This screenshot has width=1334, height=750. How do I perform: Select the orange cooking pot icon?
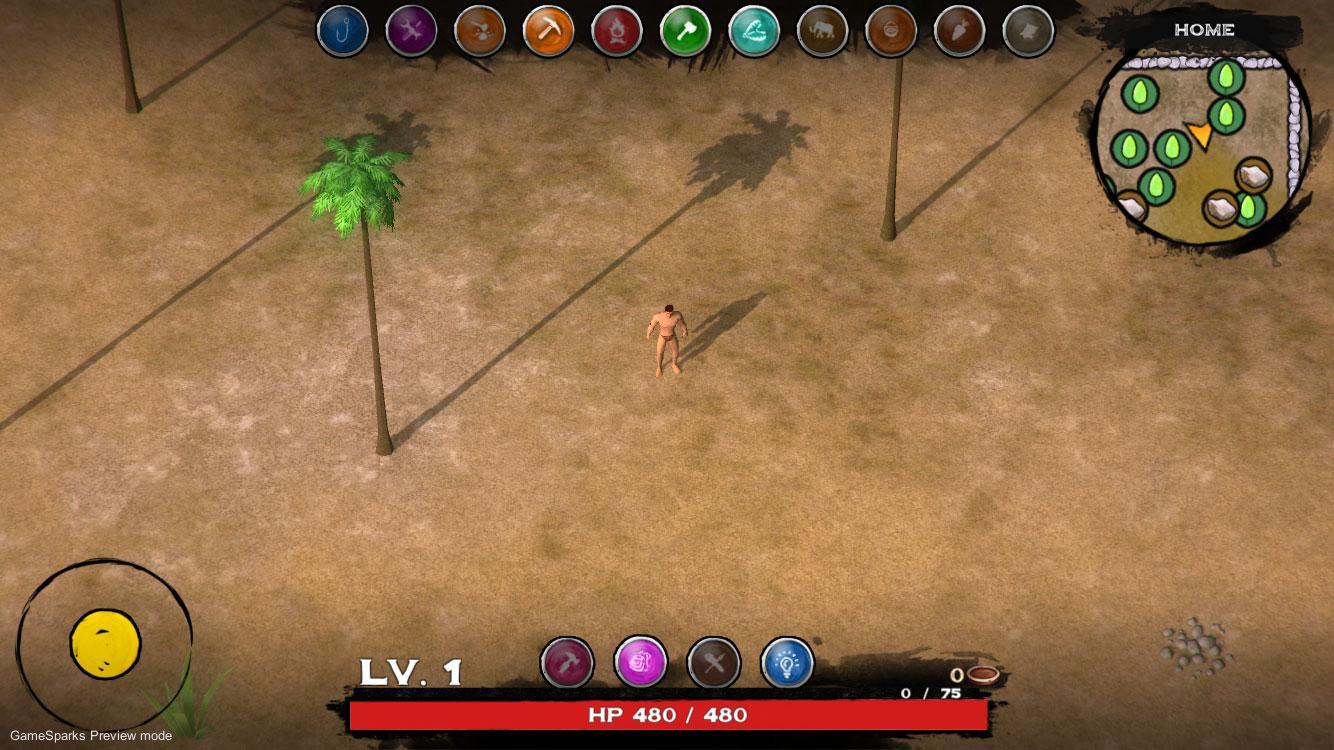[x=890, y=31]
